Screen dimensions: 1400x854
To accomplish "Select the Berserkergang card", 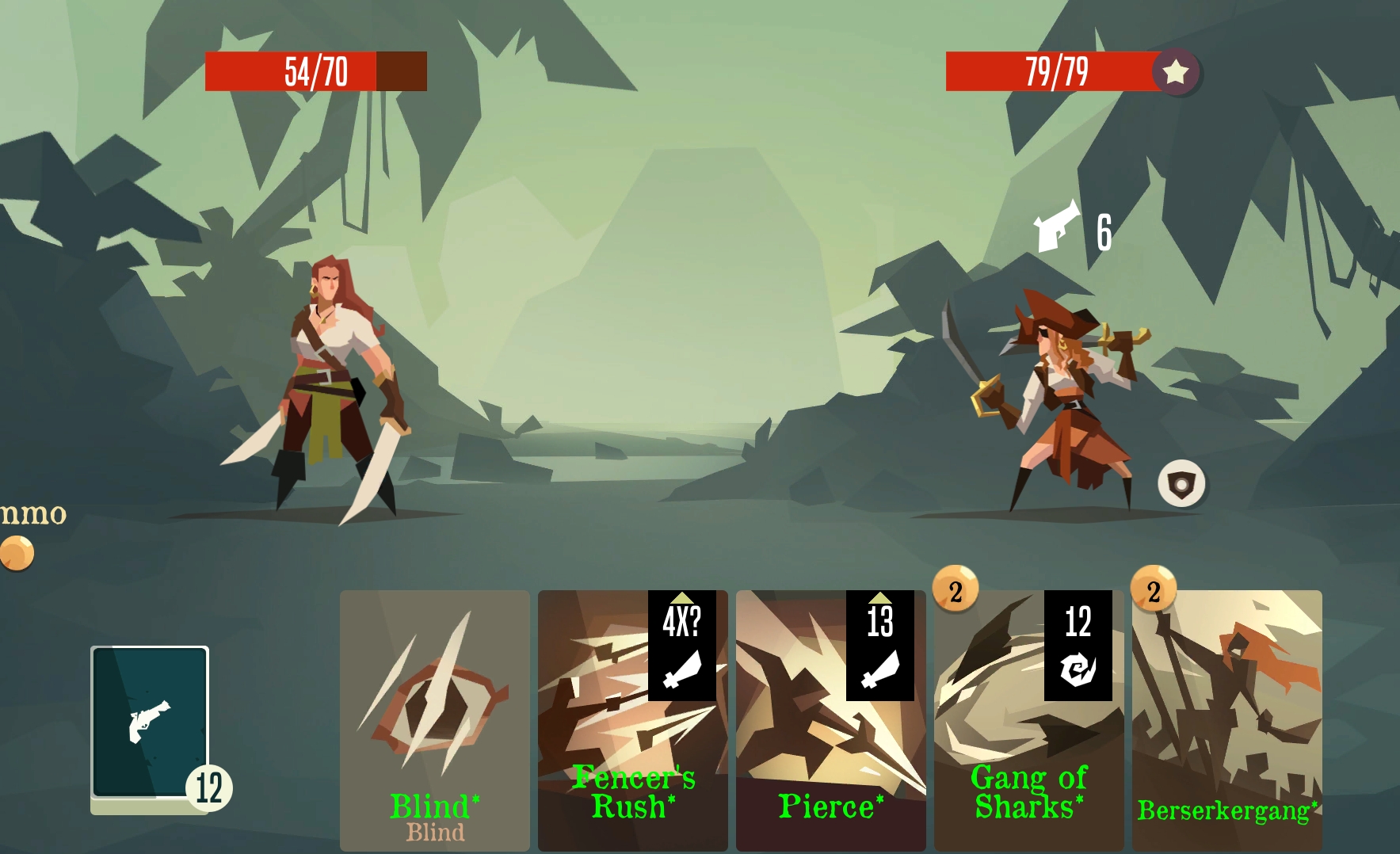I will (x=1226, y=719).
